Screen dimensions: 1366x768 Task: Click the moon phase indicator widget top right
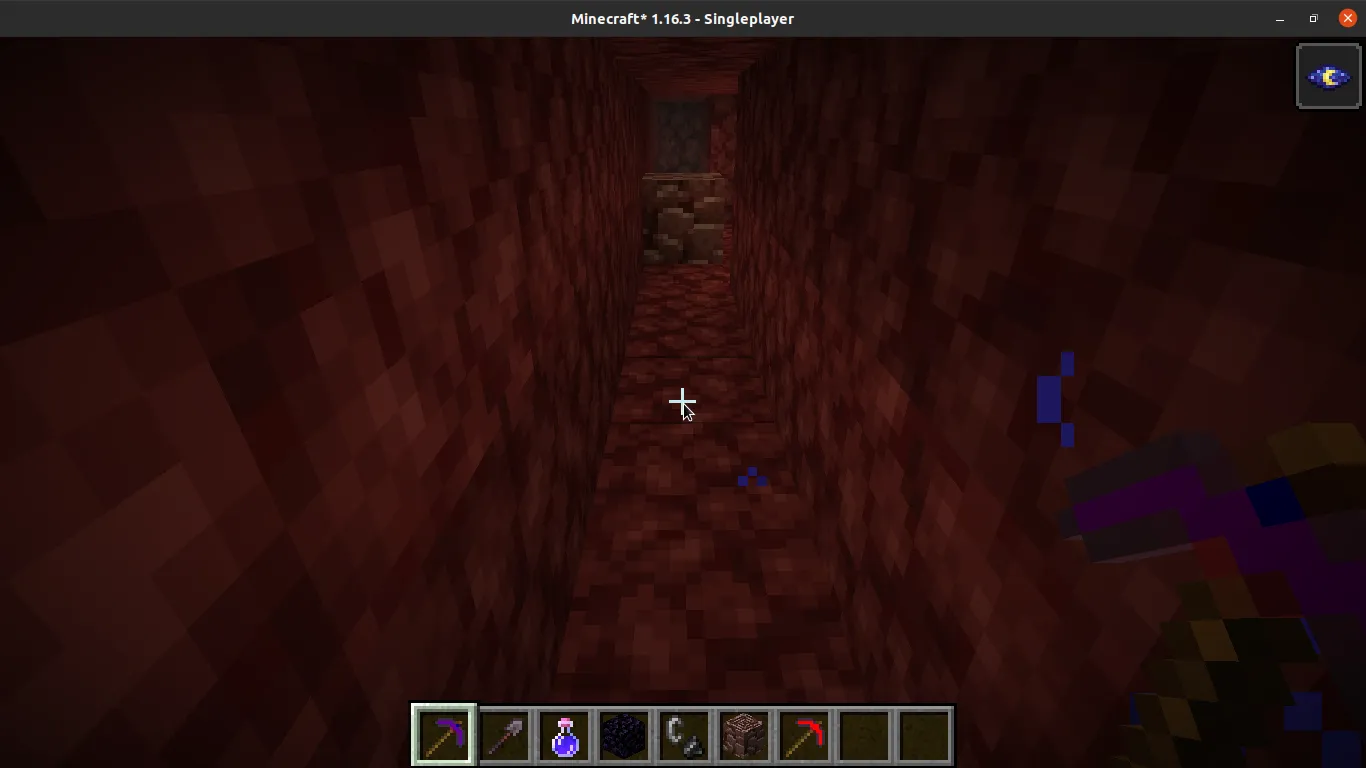[1328, 75]
